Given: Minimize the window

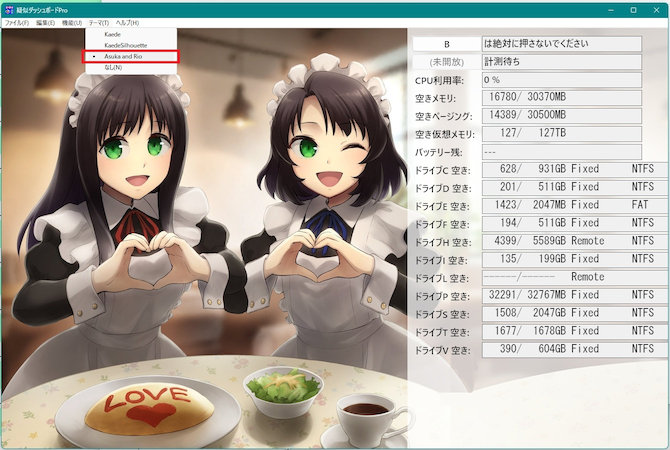Looking at the screenshot, I should click(x=610, y=9).
